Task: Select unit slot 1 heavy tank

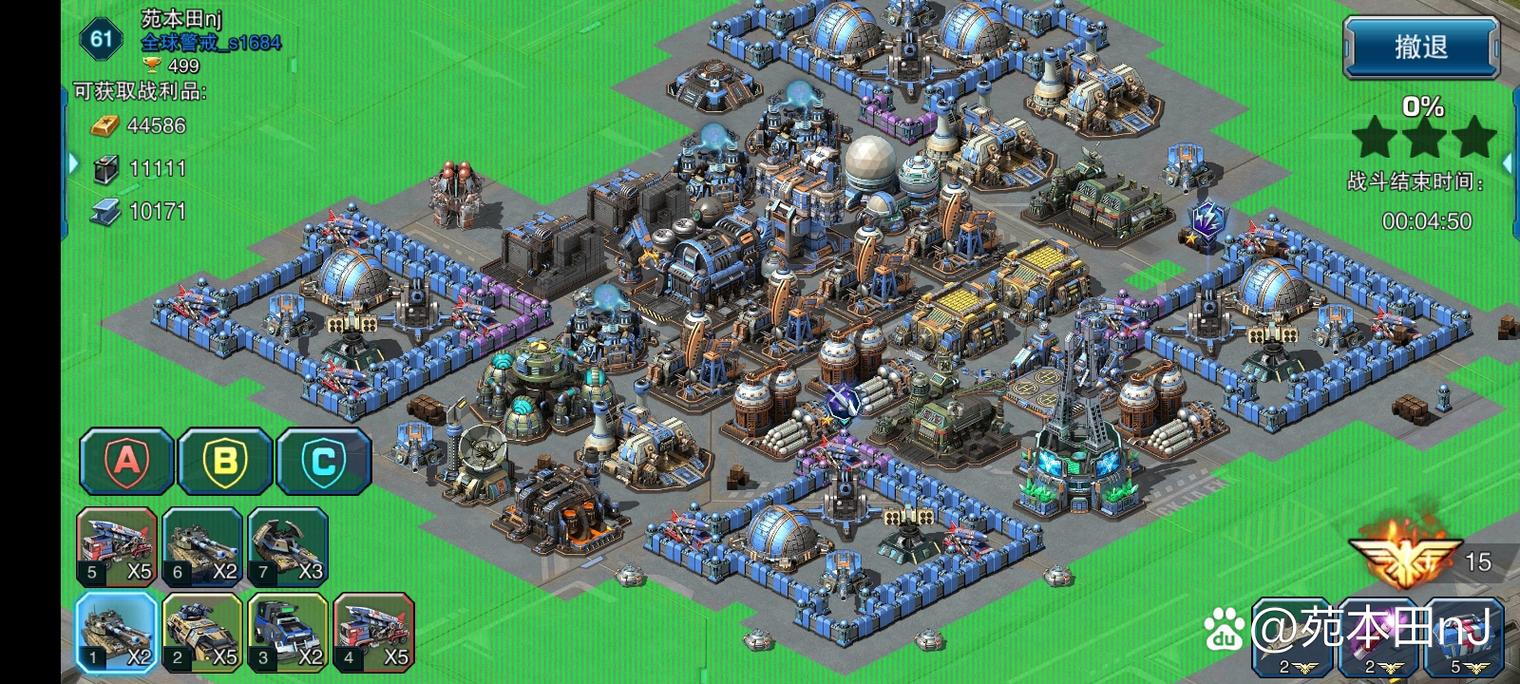Action: (x=117, y=632)
